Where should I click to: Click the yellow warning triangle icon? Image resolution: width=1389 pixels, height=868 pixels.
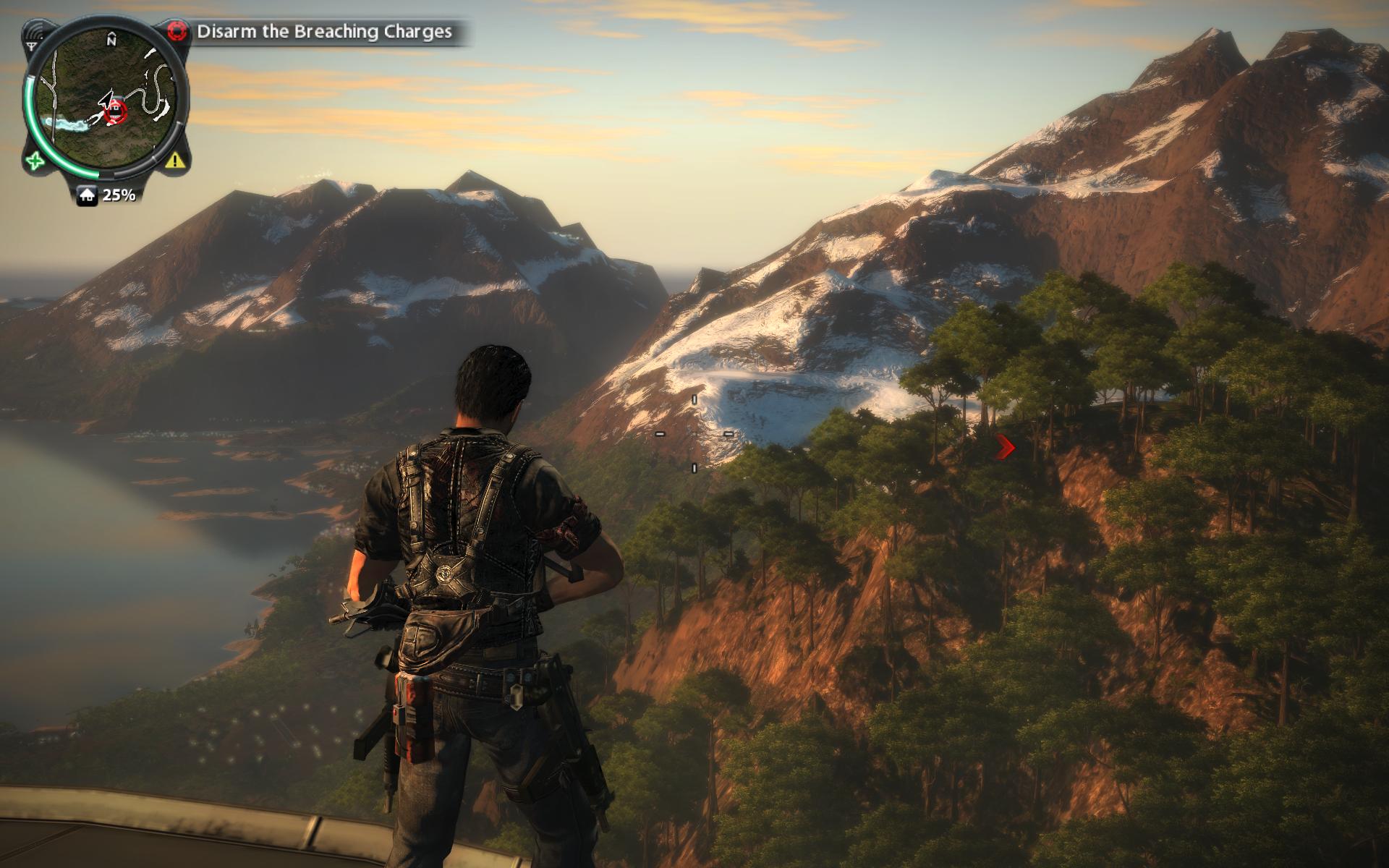[x=174, y=161]
